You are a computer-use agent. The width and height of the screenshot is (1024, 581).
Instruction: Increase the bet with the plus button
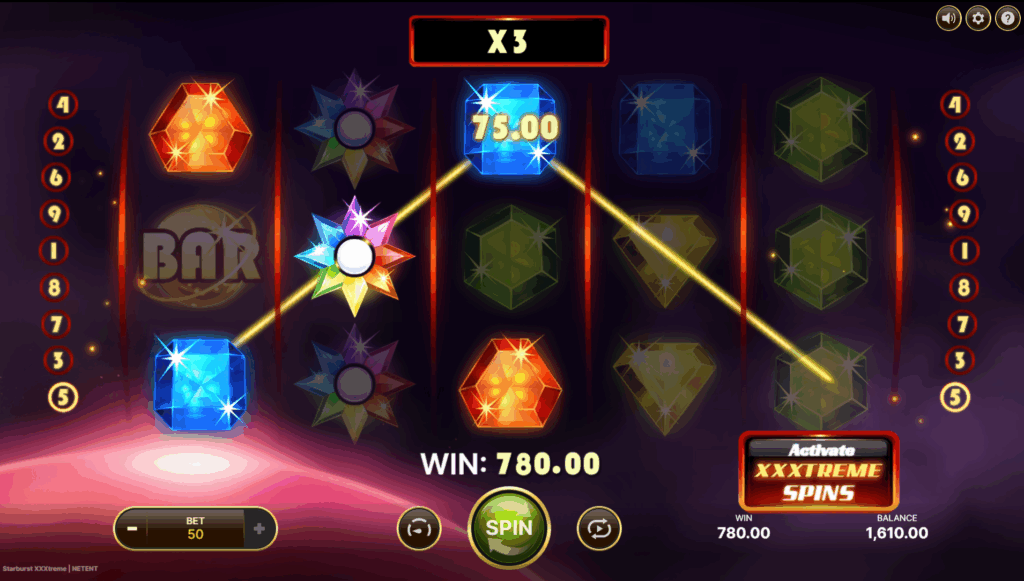(x=259, y=528)
